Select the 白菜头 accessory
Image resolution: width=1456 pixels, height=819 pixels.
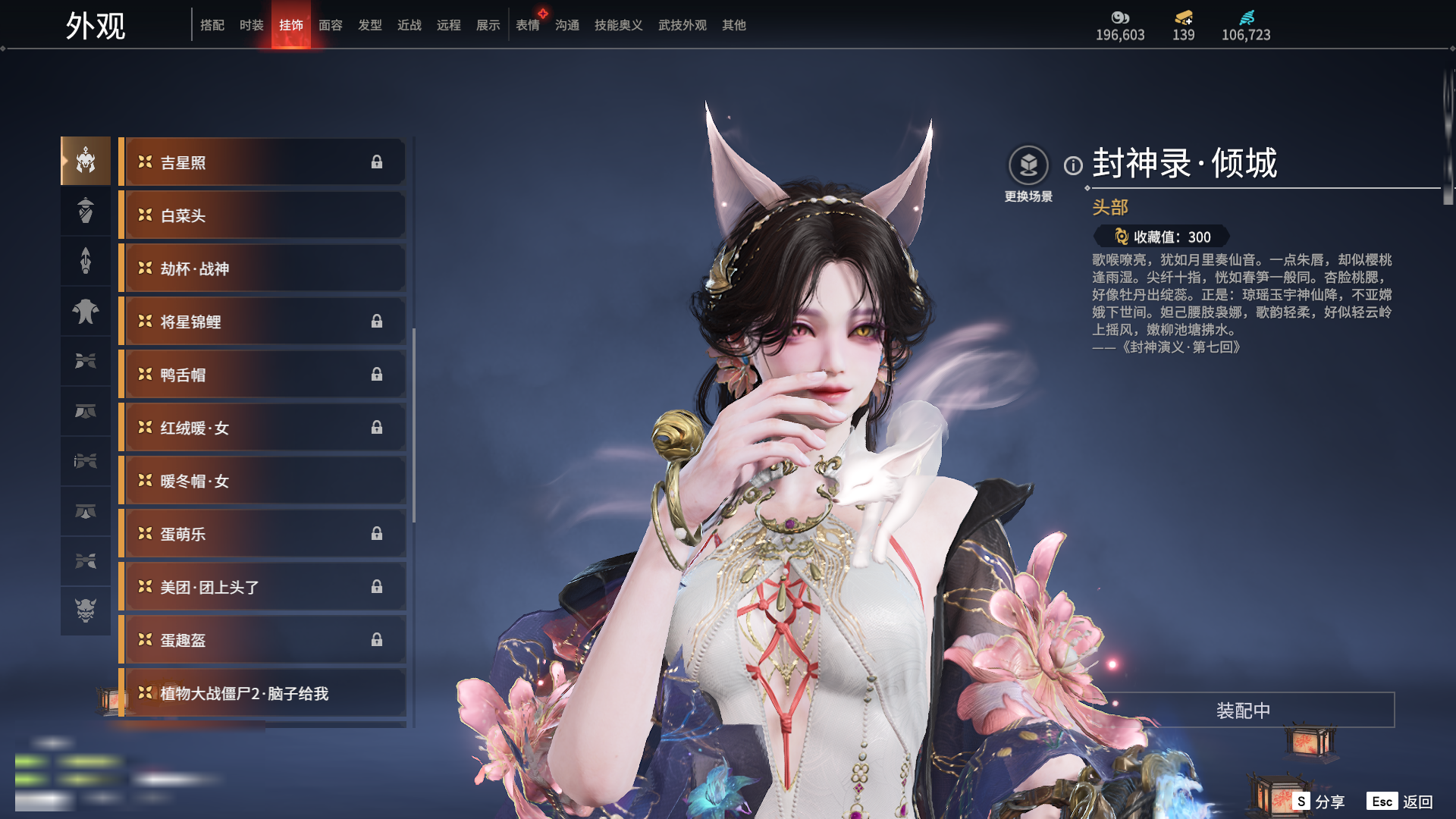pyautogui.click(x=262, y=215)
